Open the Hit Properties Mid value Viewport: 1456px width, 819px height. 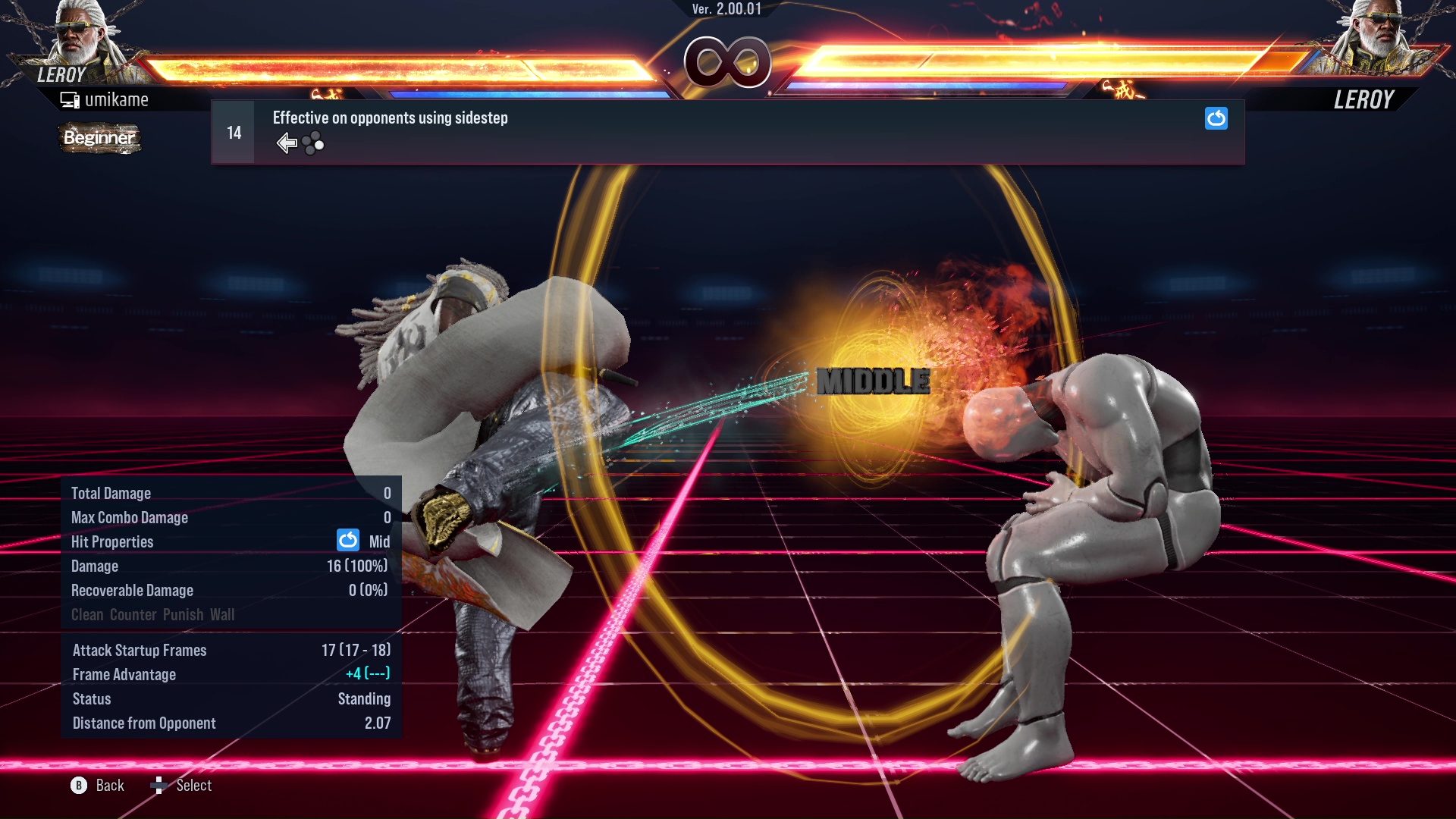pos(380,541)
